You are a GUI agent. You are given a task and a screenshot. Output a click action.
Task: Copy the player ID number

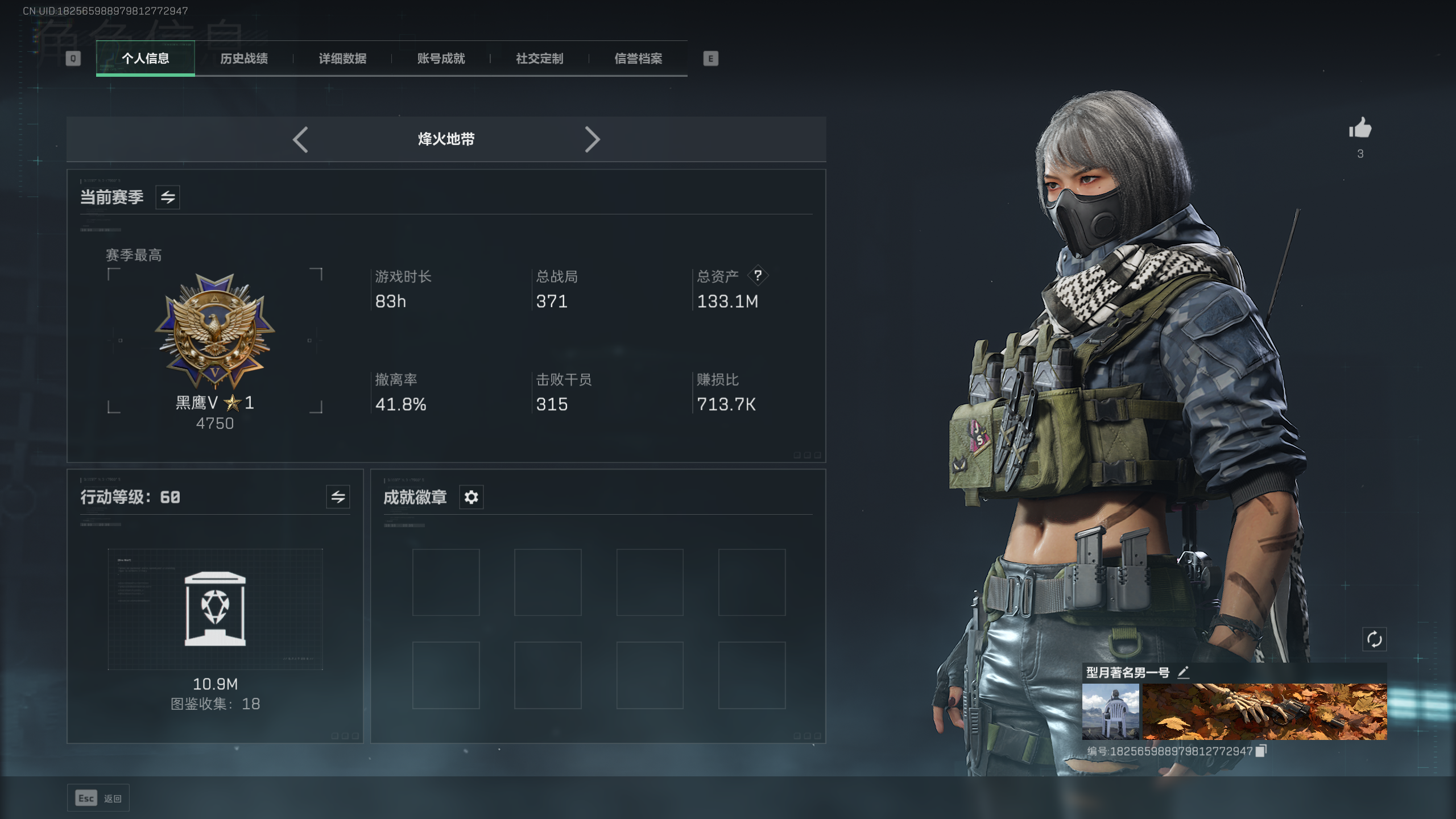(1261, 751)
